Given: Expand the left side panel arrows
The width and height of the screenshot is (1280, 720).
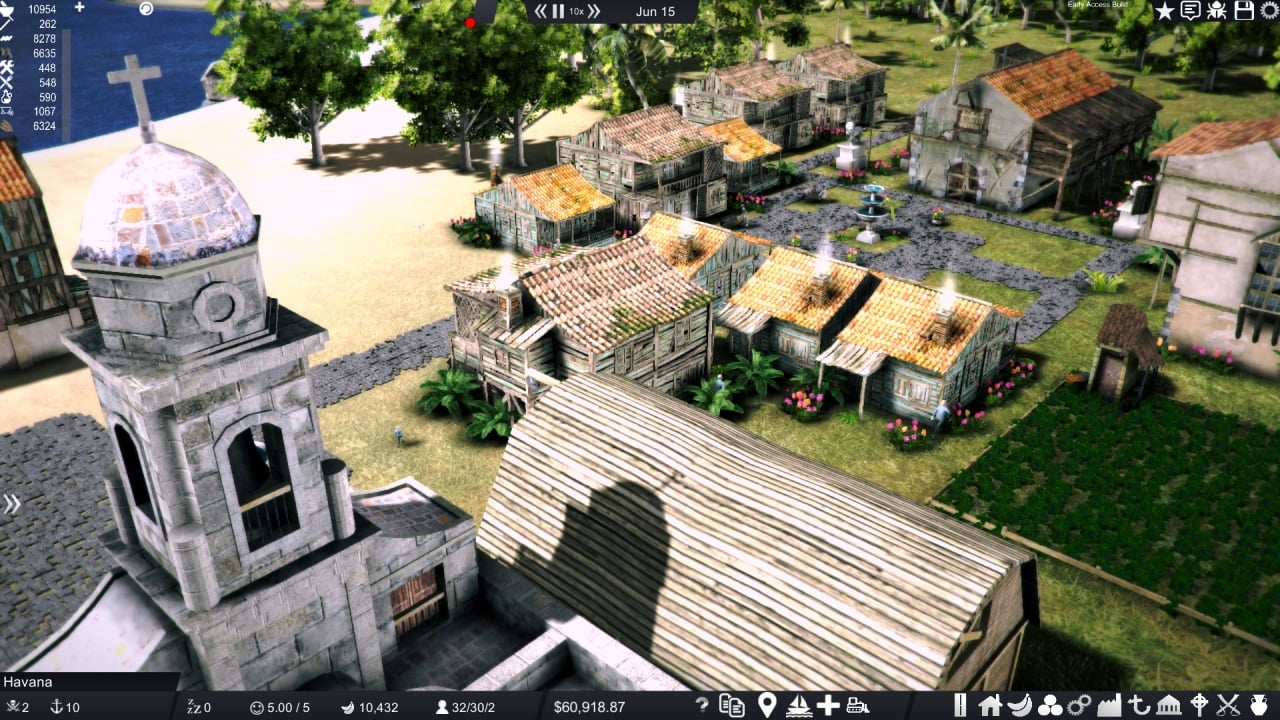Looking at the screenshot, I should coord(12,503).
